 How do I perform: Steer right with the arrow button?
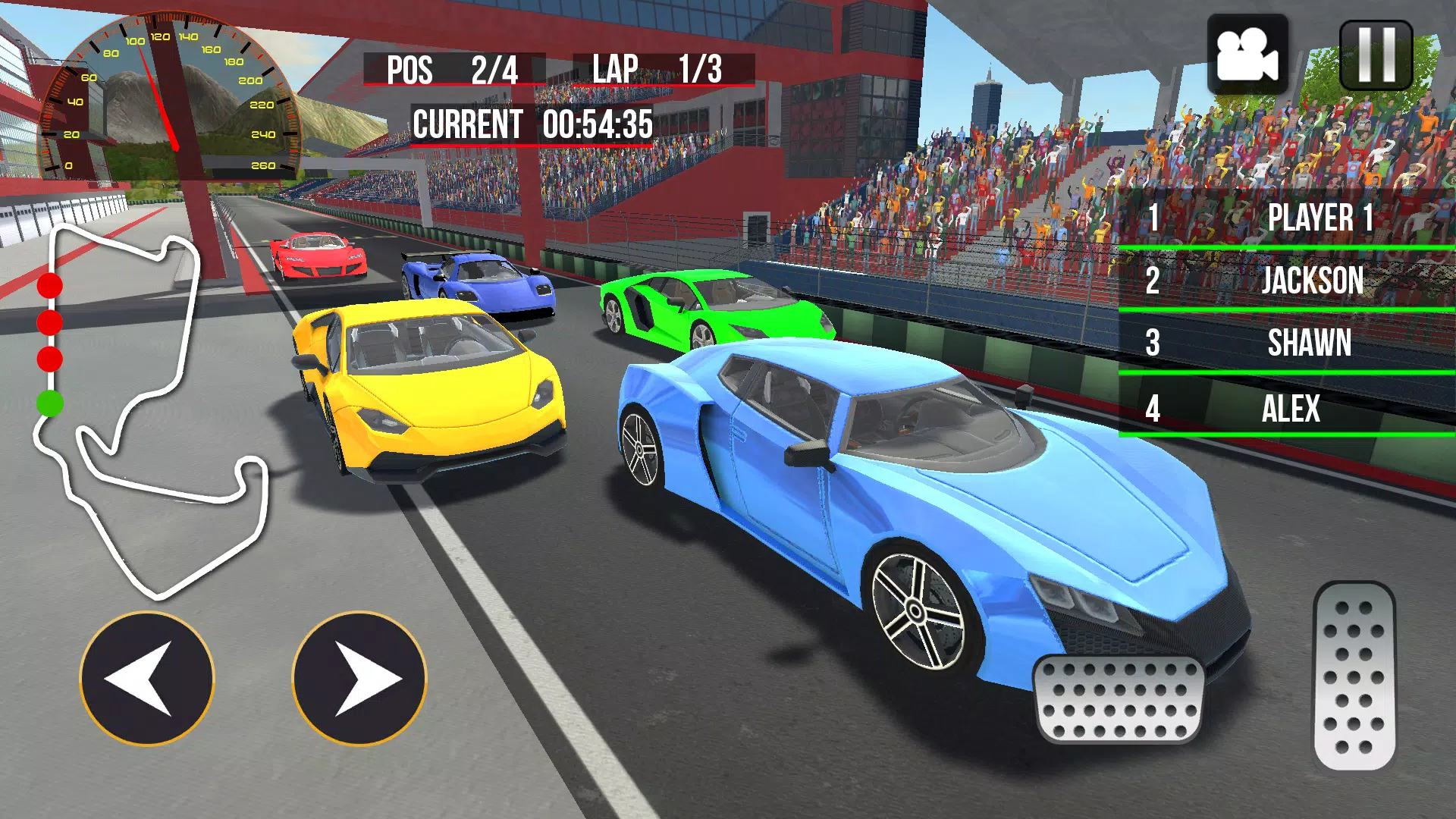359,679
